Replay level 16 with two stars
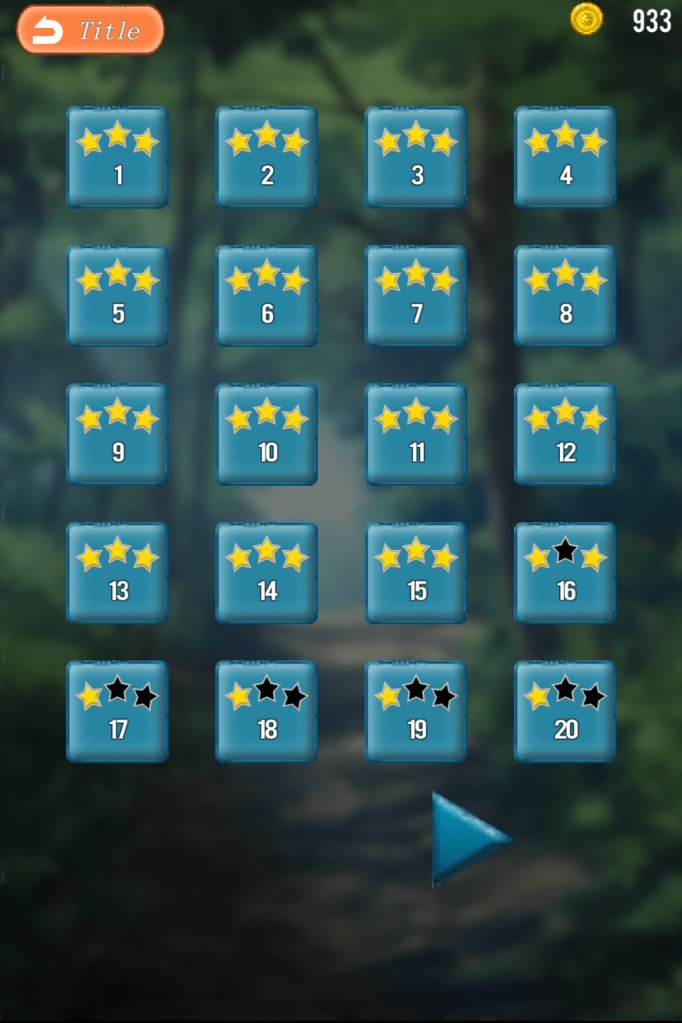This screenshot has width=682, height=1023. pos(565,573)
